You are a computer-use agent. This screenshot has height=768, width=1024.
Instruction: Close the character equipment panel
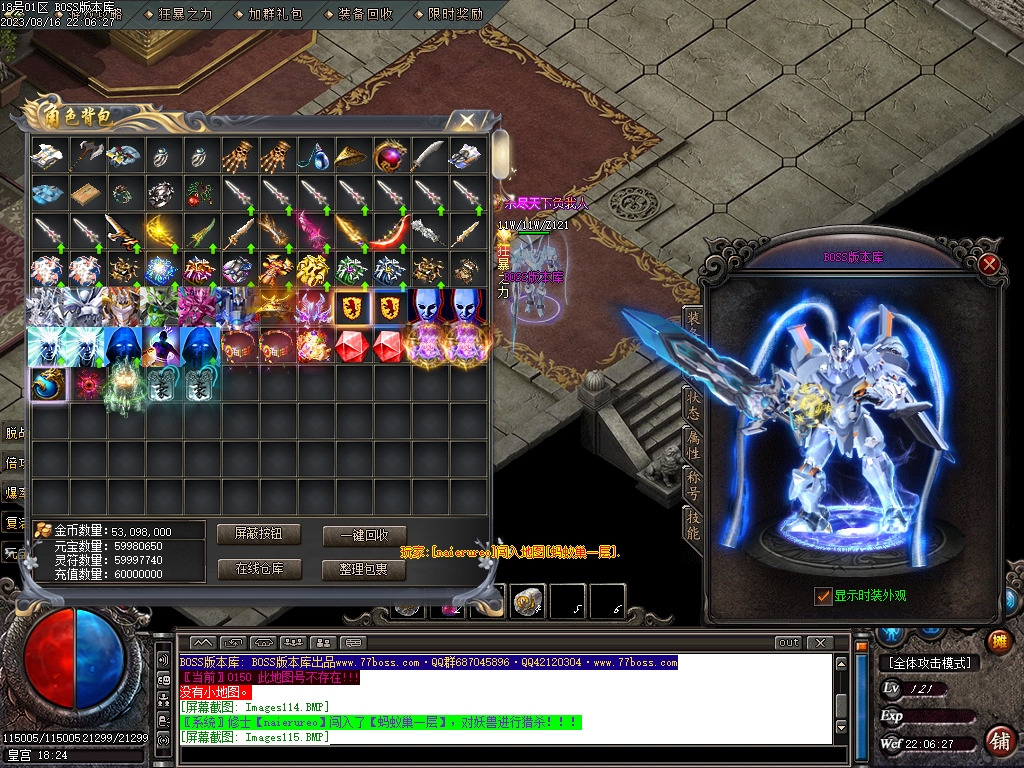pyautogui.click(x=989, y=264)
